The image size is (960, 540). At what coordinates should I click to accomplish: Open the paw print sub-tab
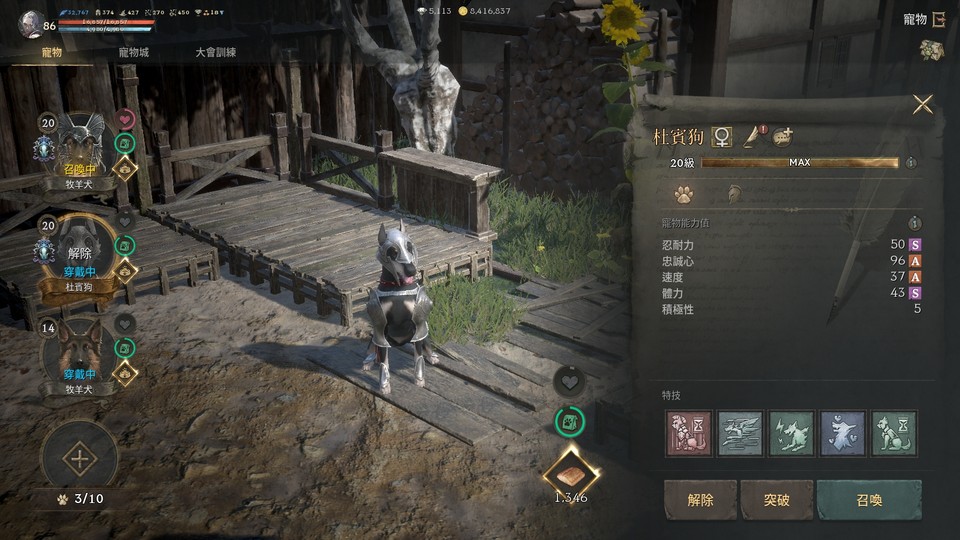684,195
